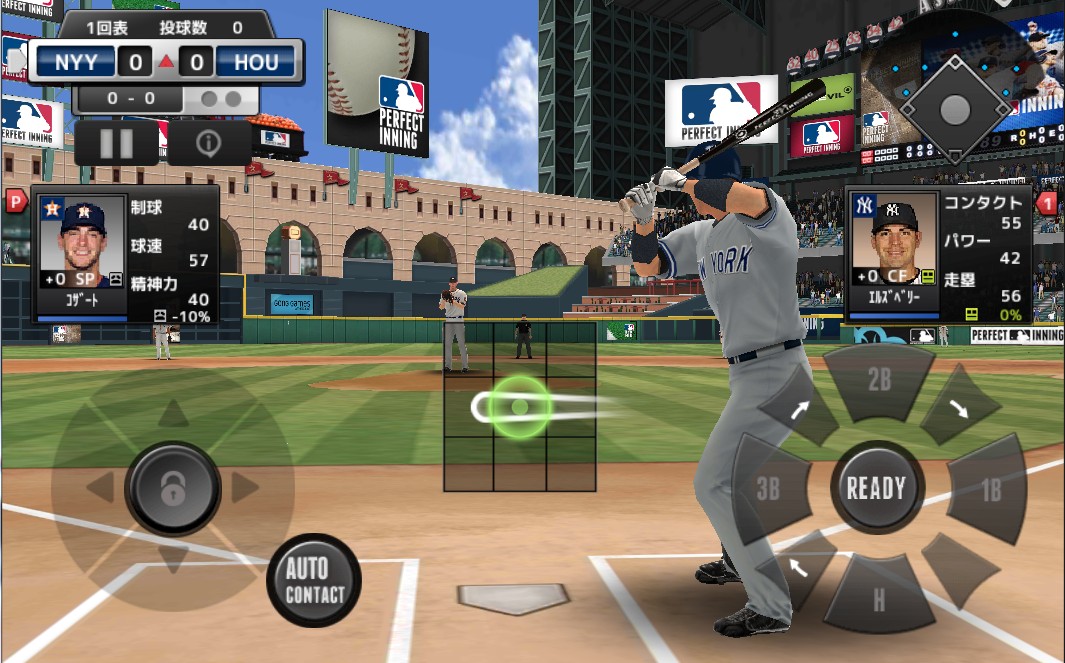Open the Astros pitcher stat card
This screenshot has width=1065, height=663.
point(126,254)
